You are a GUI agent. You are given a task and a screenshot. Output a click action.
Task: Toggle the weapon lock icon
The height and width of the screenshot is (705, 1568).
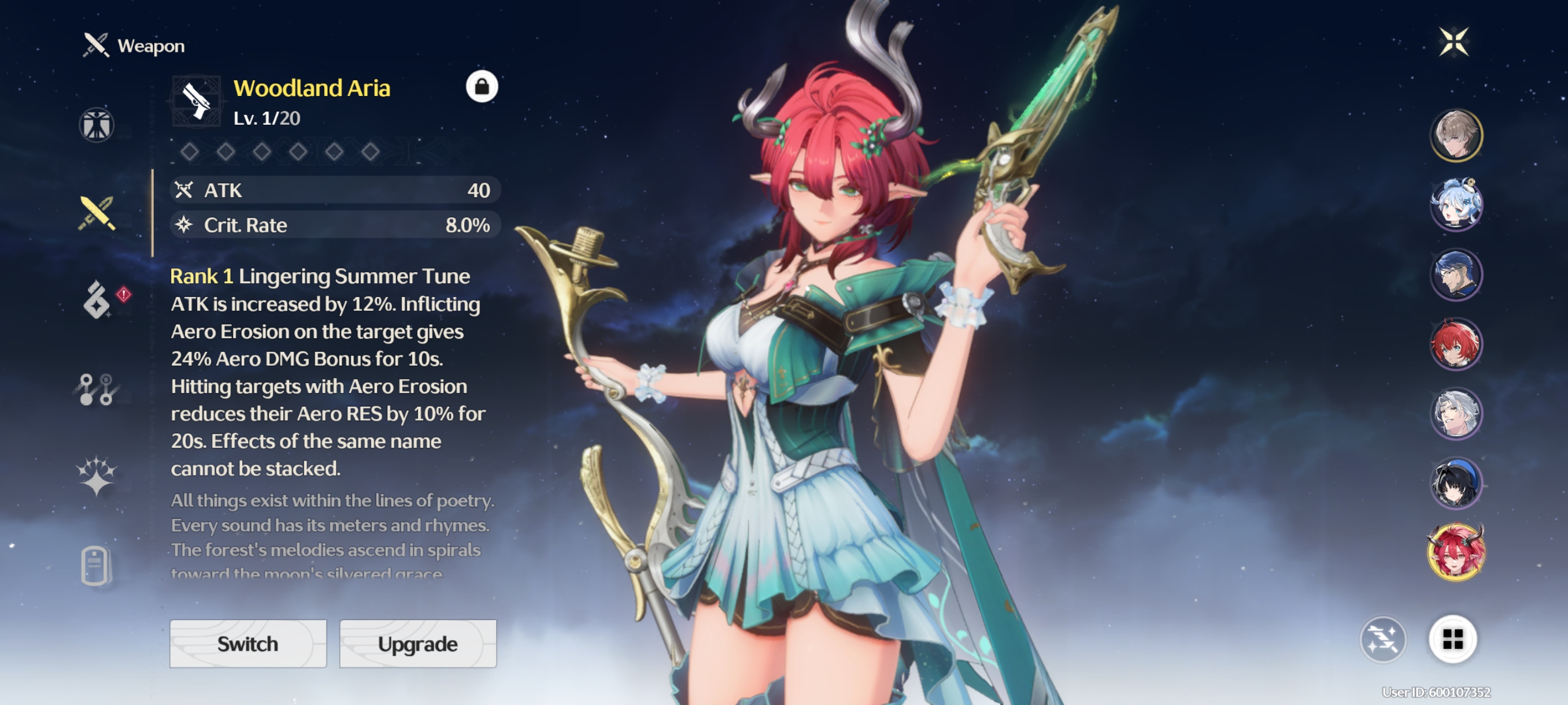pos(482,87)
